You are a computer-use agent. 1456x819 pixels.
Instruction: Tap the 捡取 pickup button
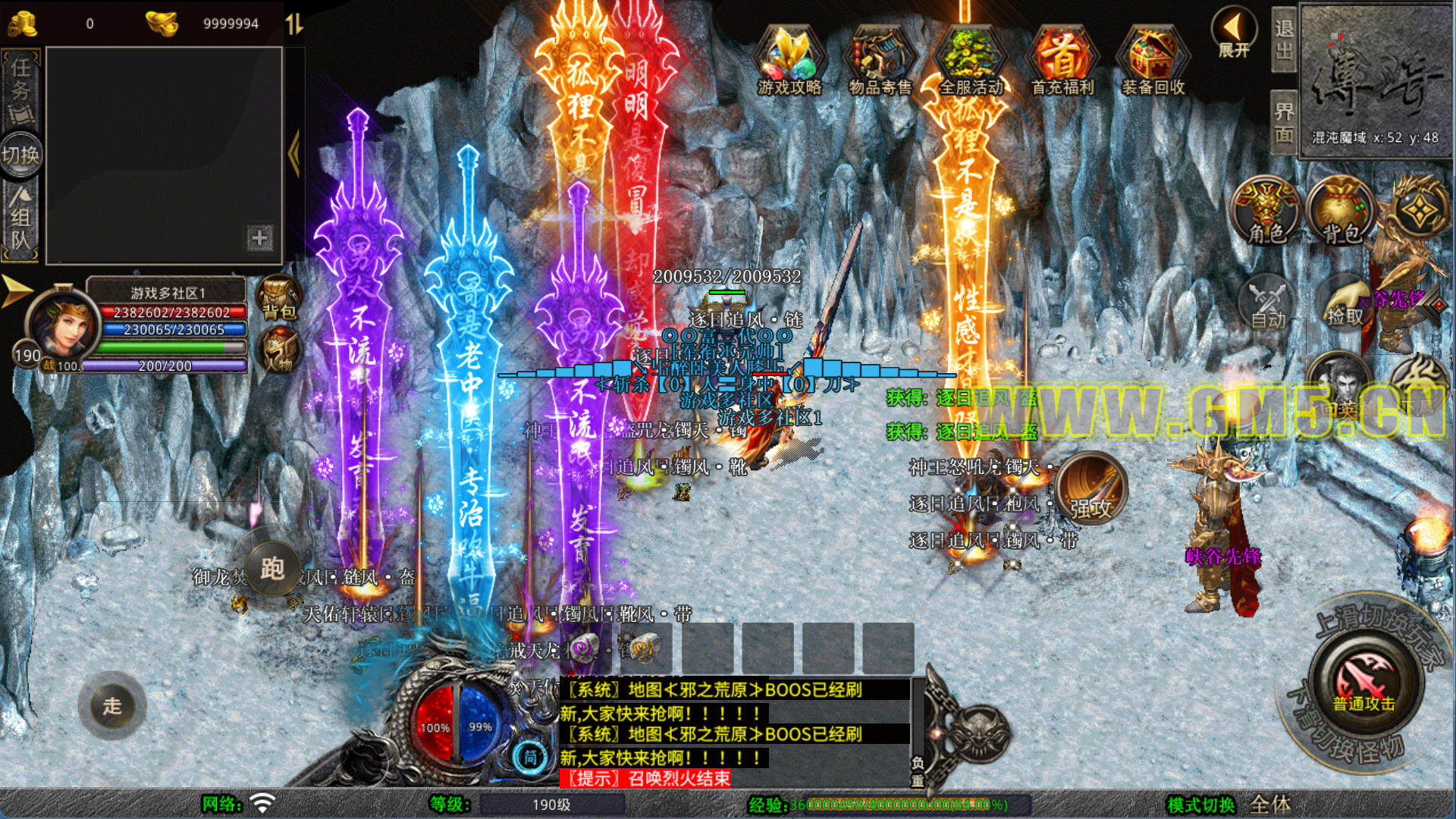tap(1345, 302)
